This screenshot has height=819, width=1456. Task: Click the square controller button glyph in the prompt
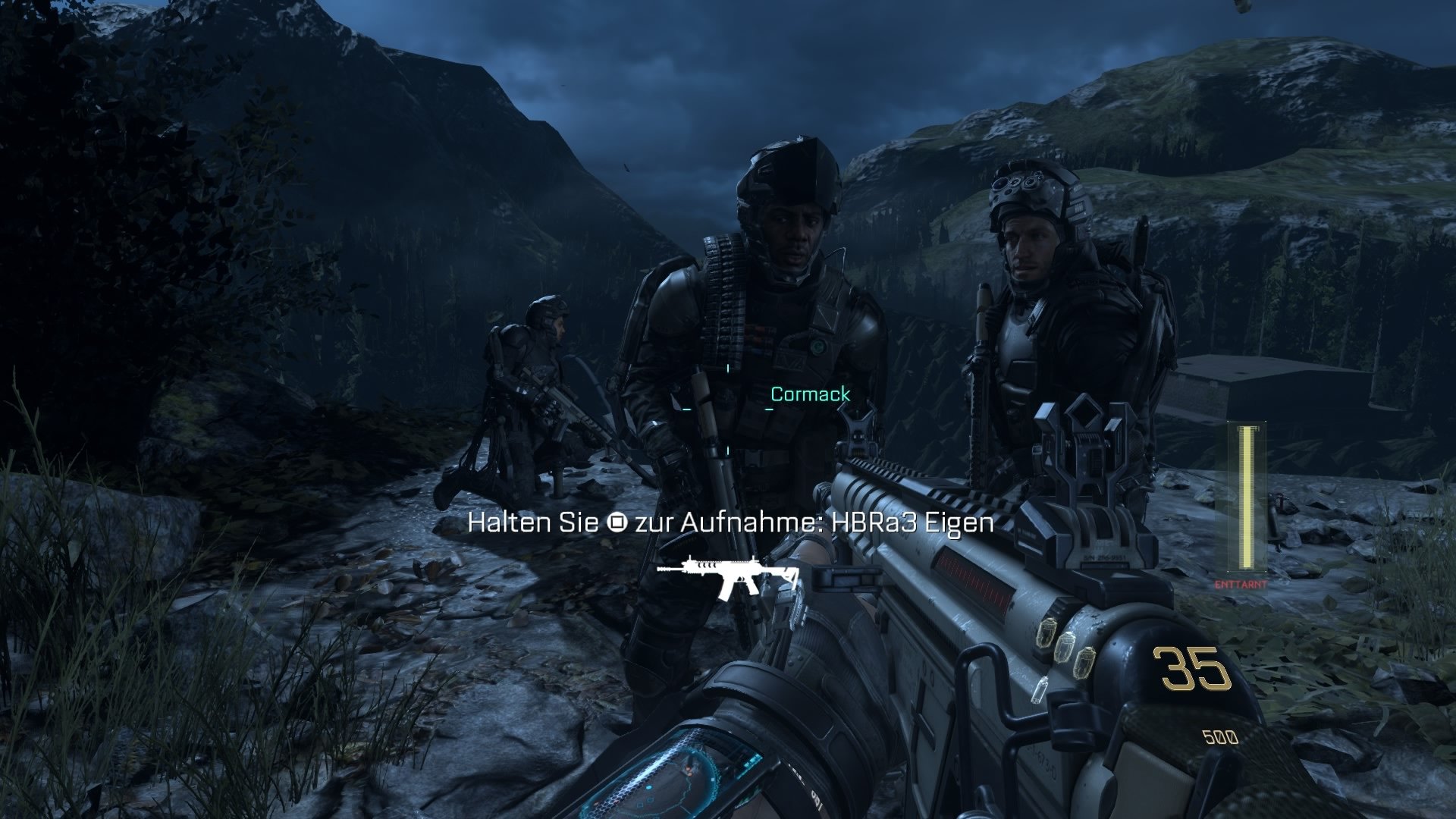pos(617,523)
